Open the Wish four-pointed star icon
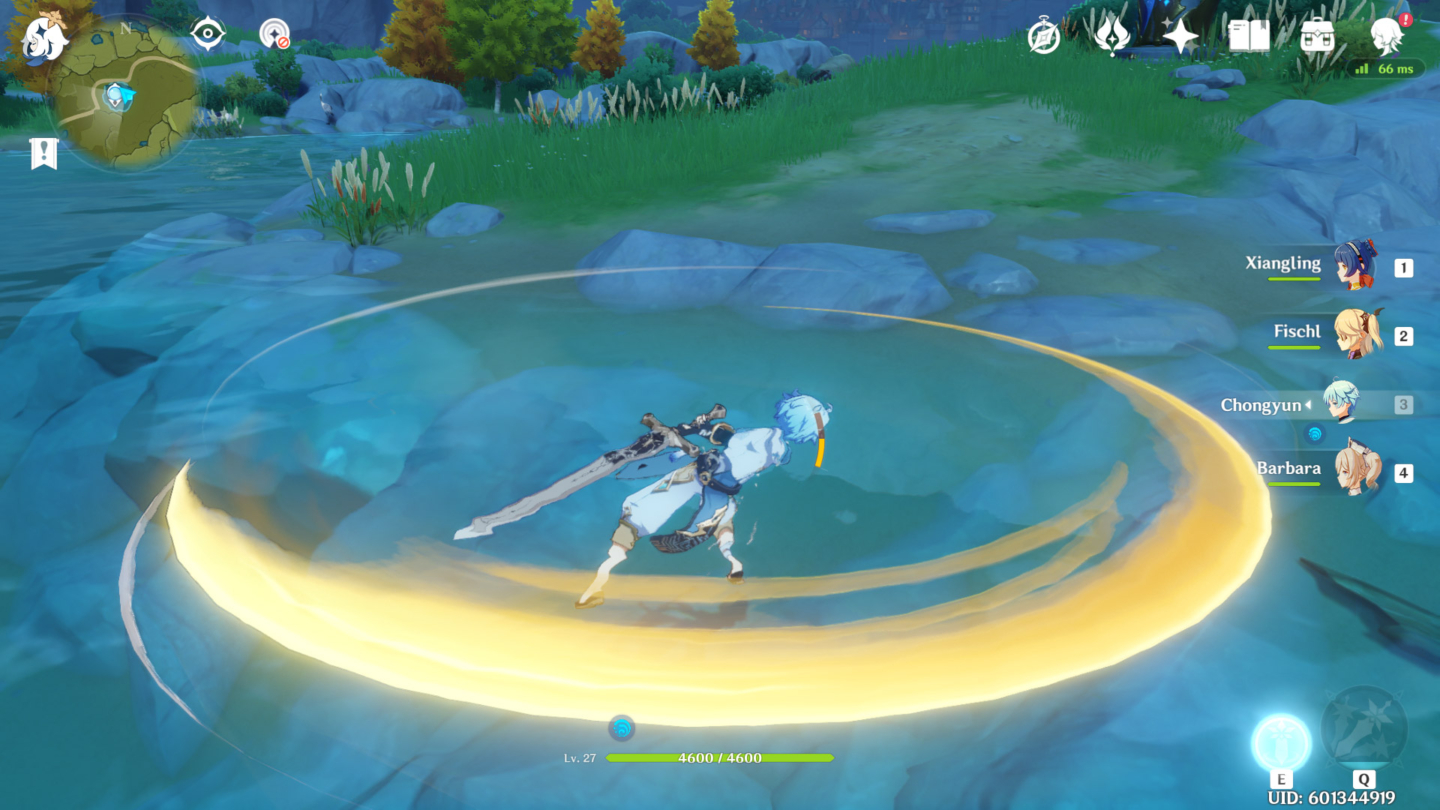 (1180, 36)
